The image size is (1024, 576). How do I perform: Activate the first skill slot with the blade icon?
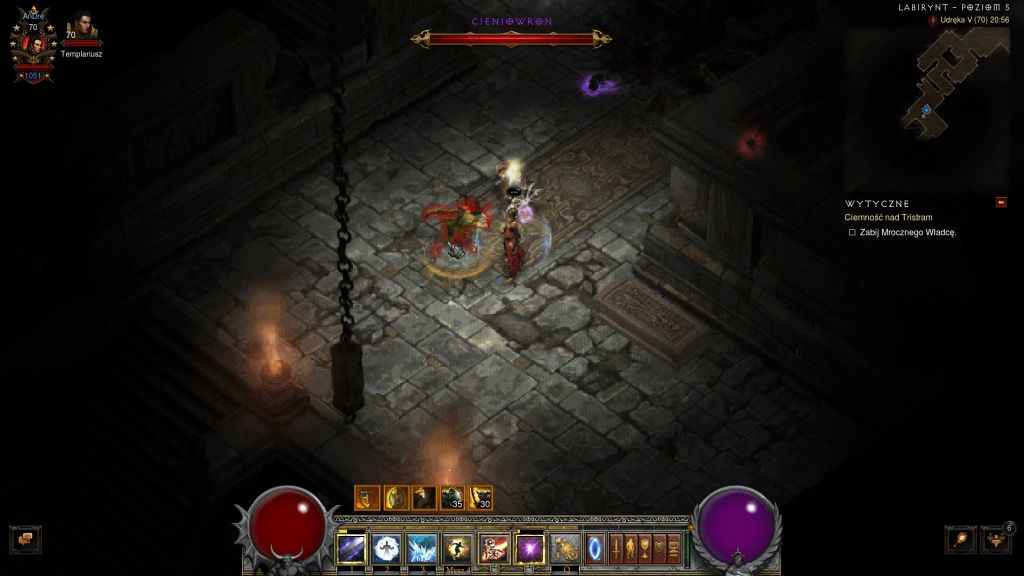[x=351, y=548]
